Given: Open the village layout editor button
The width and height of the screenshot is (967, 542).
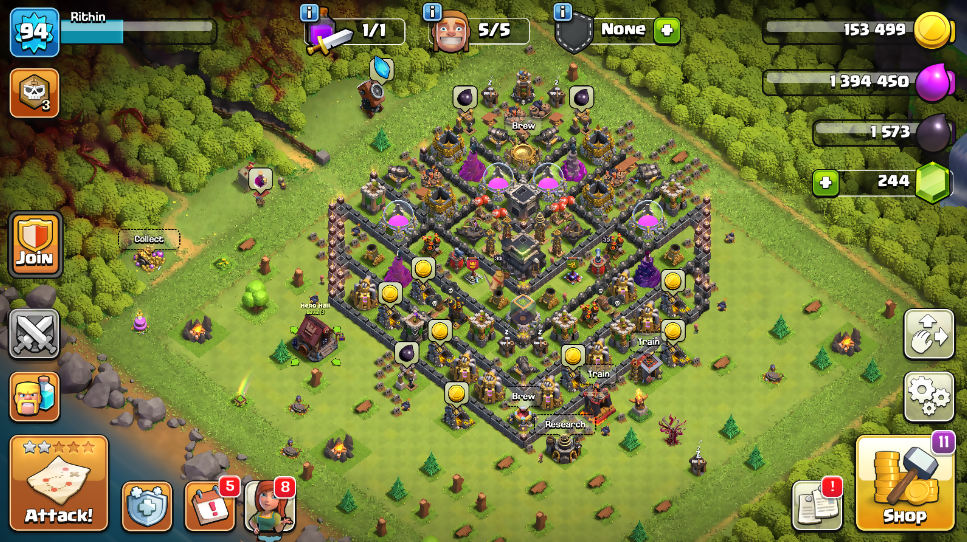Looking at the screenshot, I should coord(928,334).
